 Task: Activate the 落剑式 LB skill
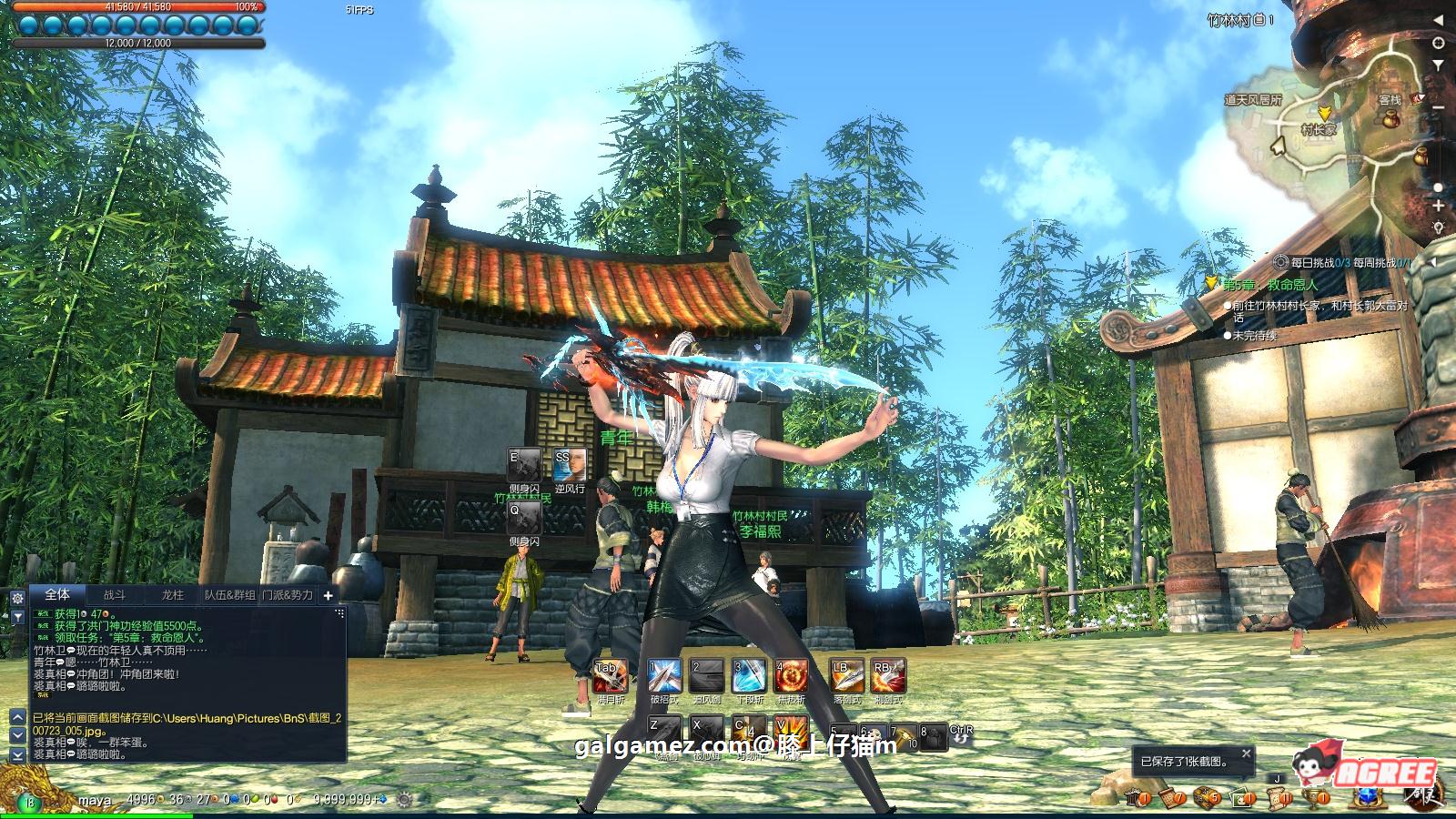tap(845, 677)
